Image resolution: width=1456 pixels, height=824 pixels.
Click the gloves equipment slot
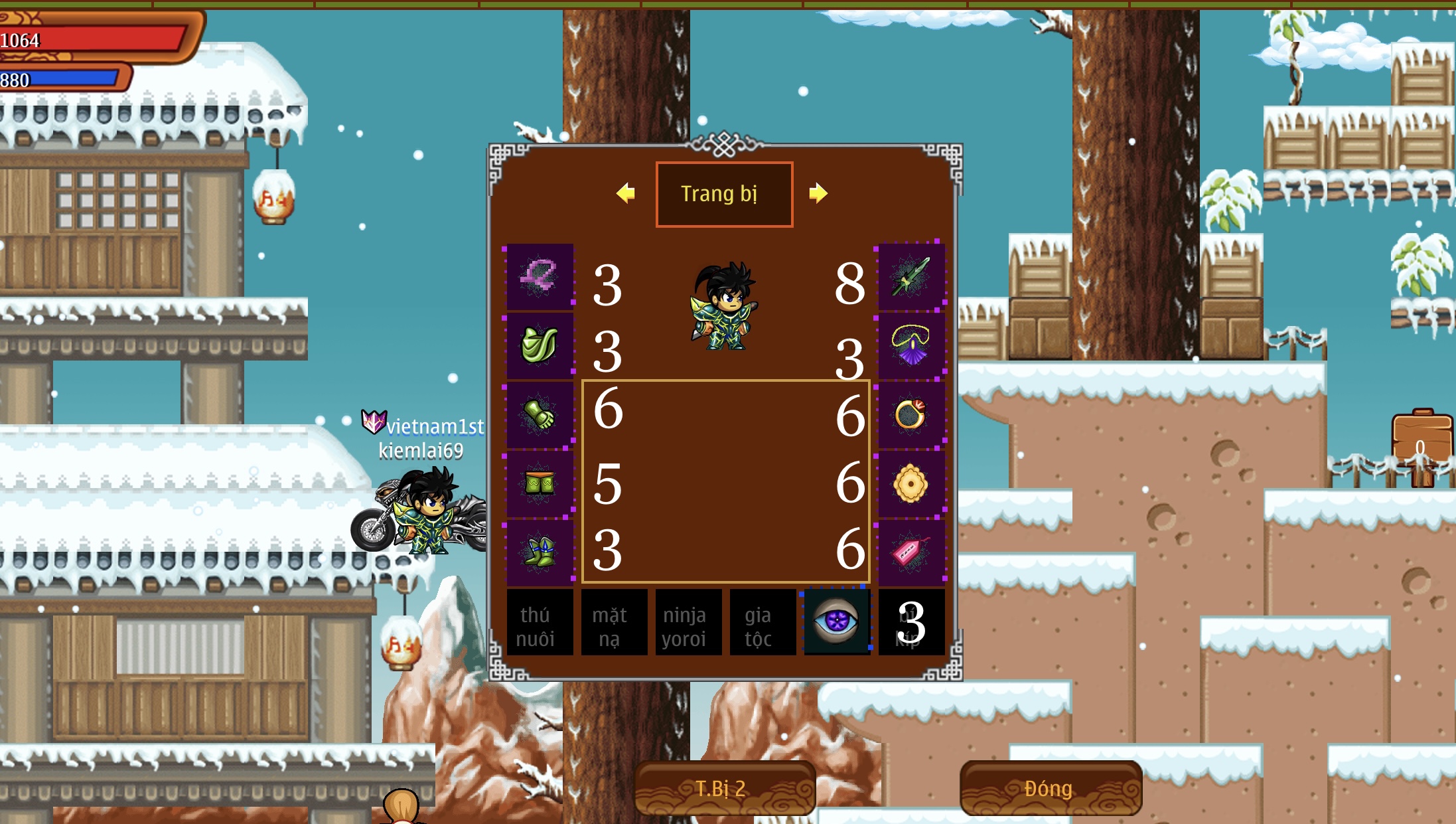click(539, 413)
